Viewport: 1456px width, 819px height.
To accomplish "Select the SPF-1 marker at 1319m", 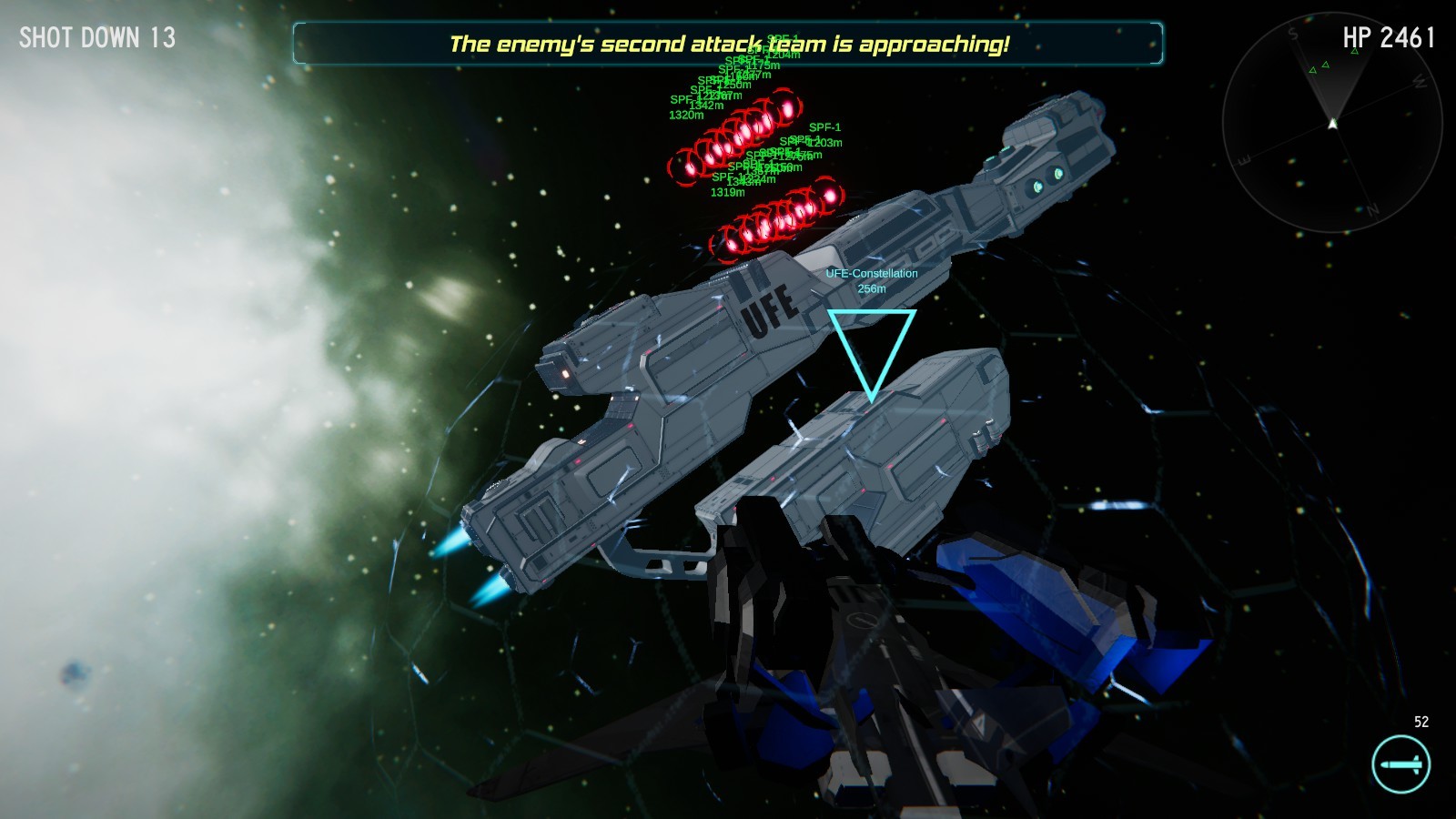I will [x=728, y=191].
